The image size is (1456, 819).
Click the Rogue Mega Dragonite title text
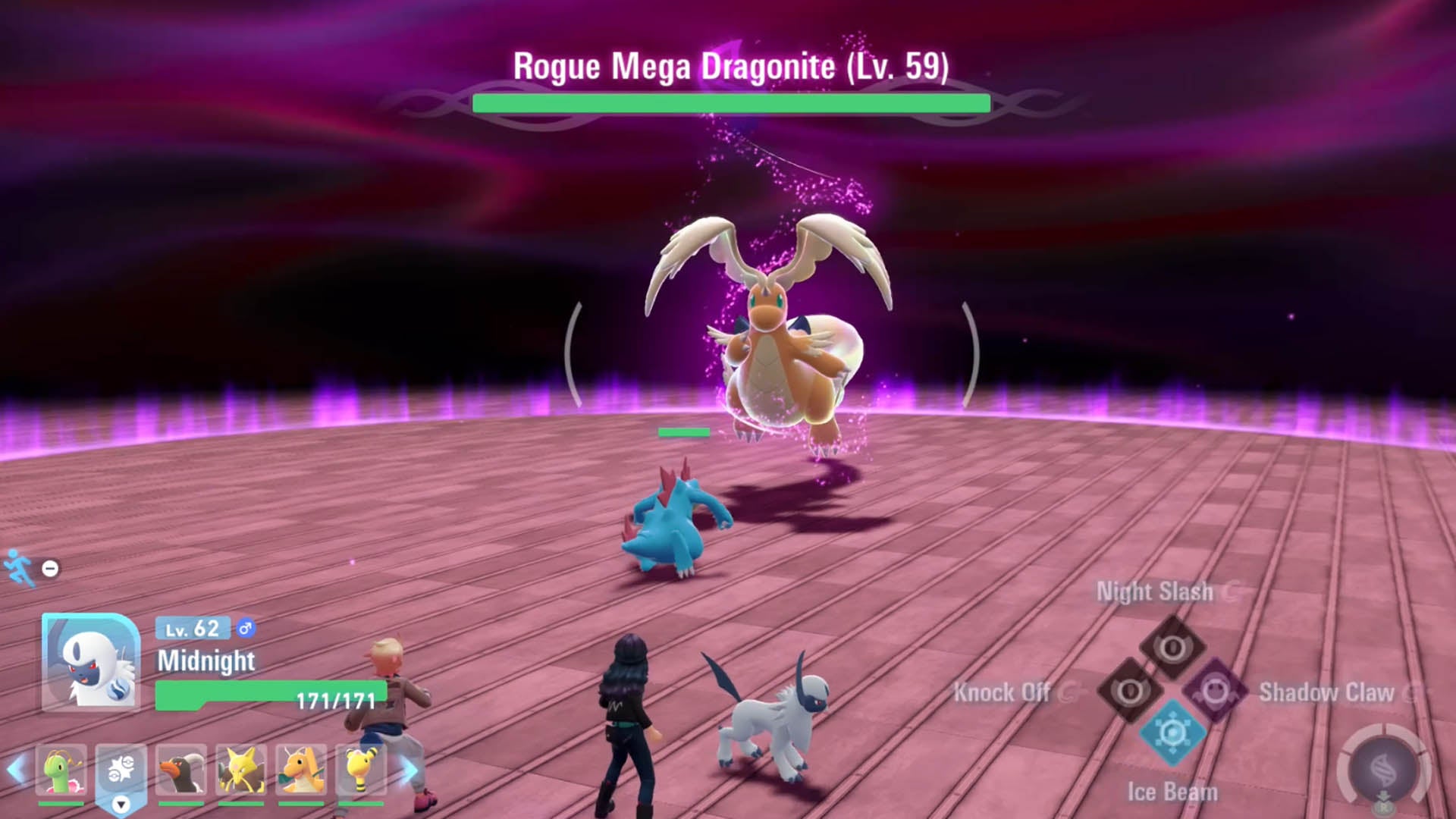tap(730, 67)
